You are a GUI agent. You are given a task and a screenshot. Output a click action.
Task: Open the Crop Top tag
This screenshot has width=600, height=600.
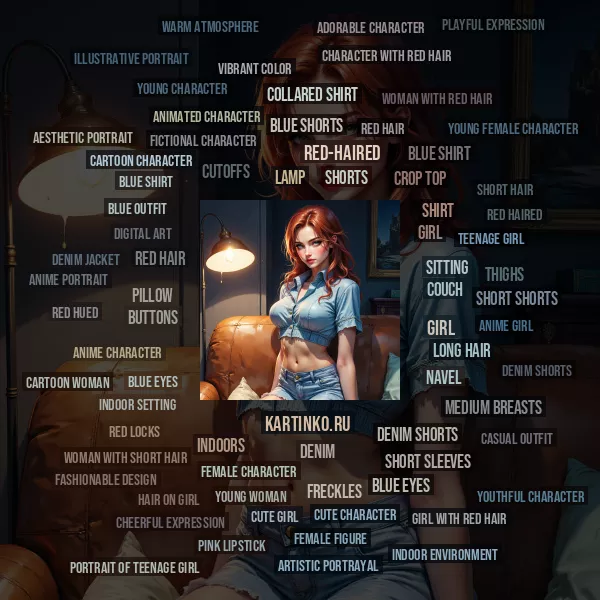(x=420, y=178)
